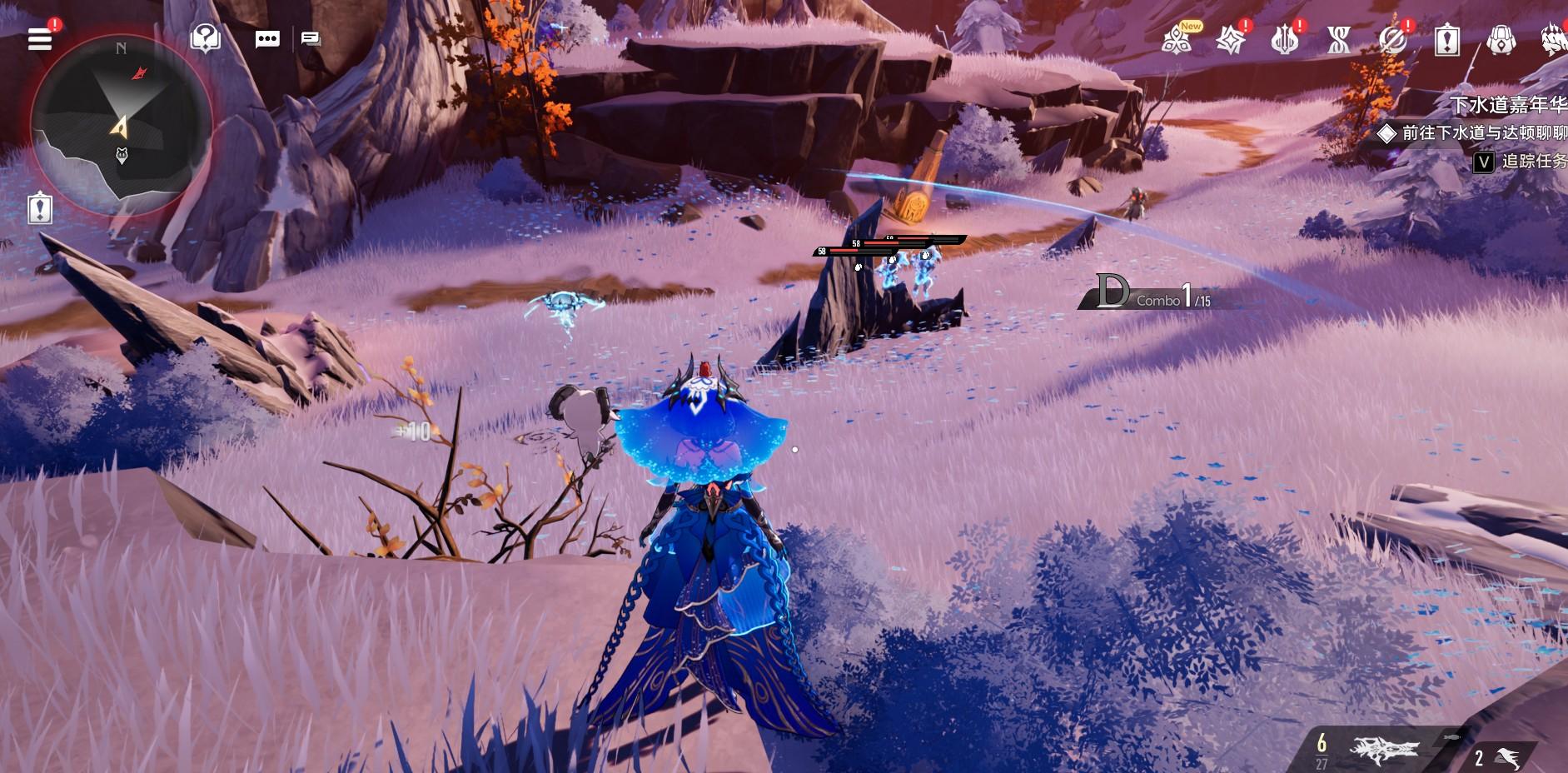This screenshot has height=773, width=1568.
Task: Open the message log icon beside chat
Action: [311, 39]
